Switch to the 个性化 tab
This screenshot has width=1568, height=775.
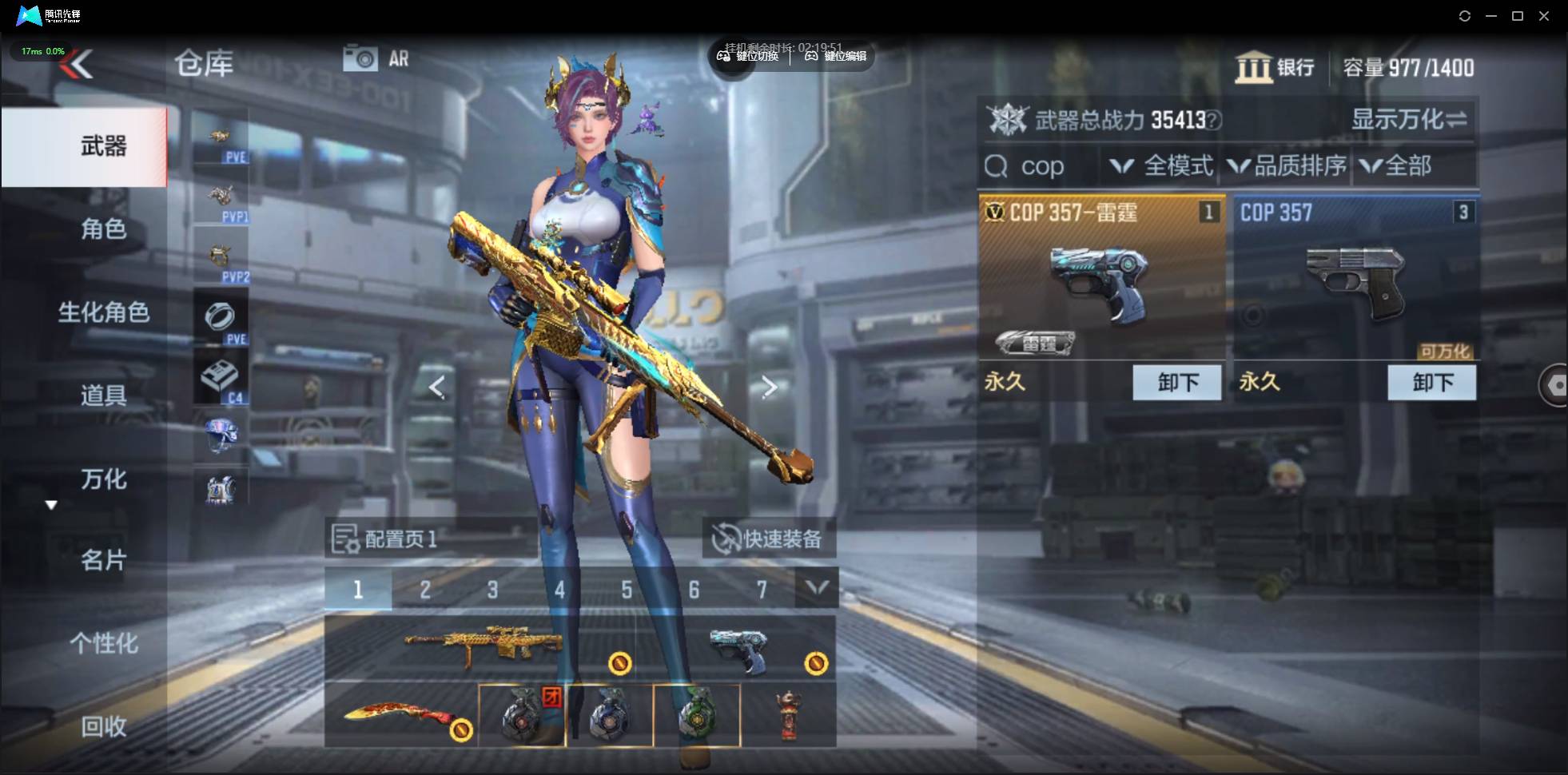[103, 643]
